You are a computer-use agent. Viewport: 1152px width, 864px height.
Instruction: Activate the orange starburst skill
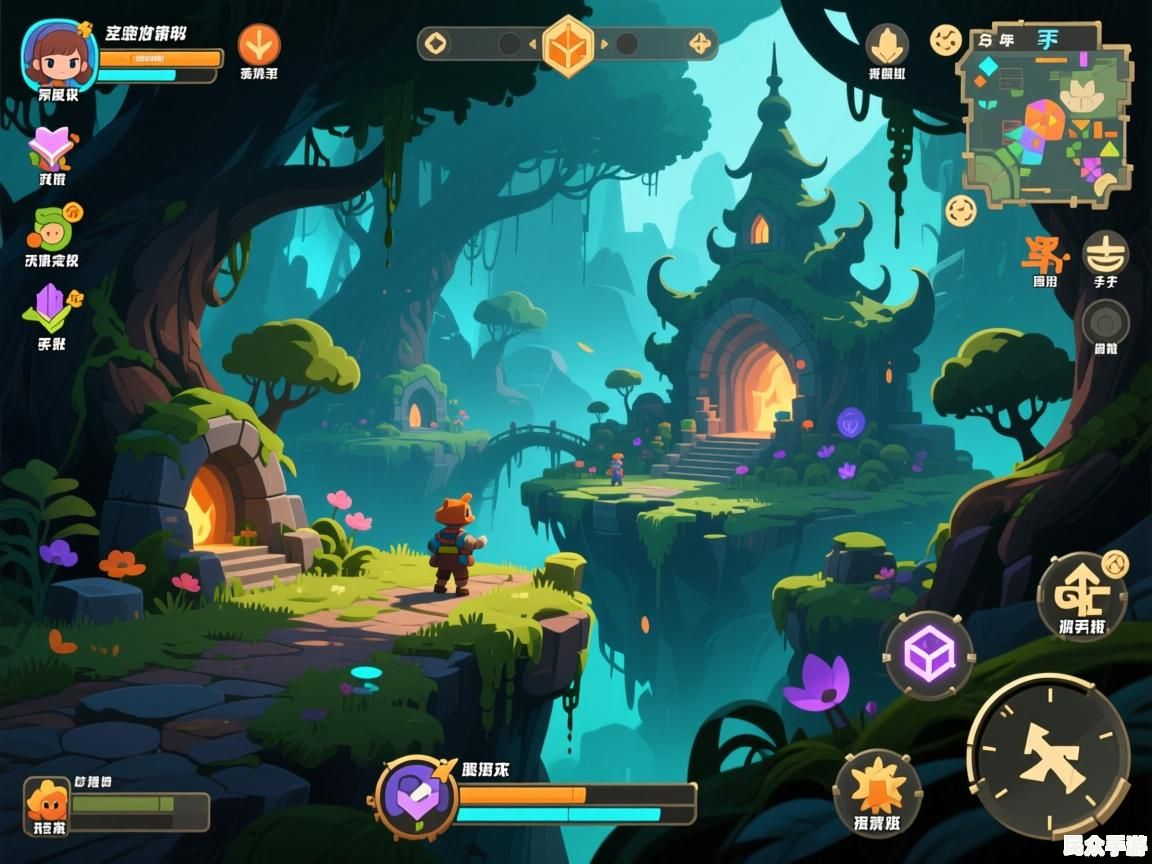click(x=877, y=786)
